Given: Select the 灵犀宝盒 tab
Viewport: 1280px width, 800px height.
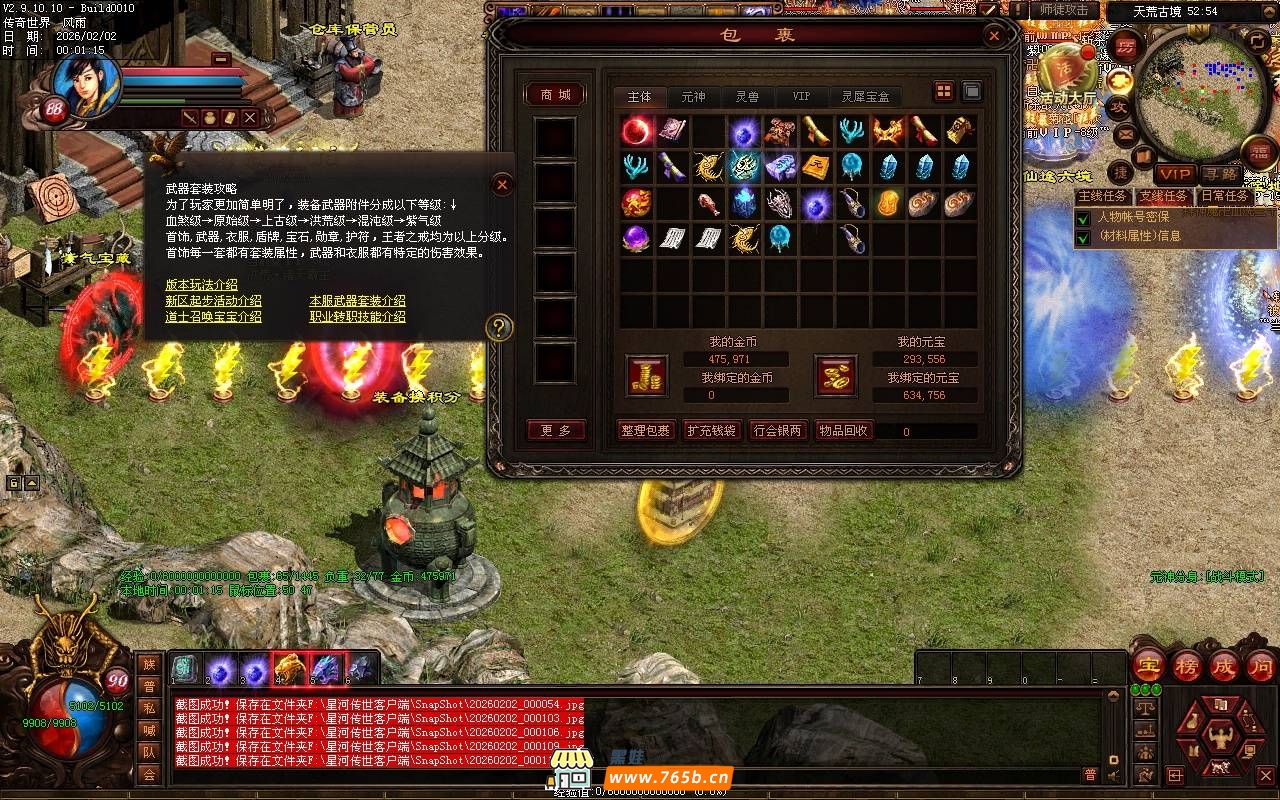Looking at the screenshot, I should pyautogui.click(x=865, y=97).
